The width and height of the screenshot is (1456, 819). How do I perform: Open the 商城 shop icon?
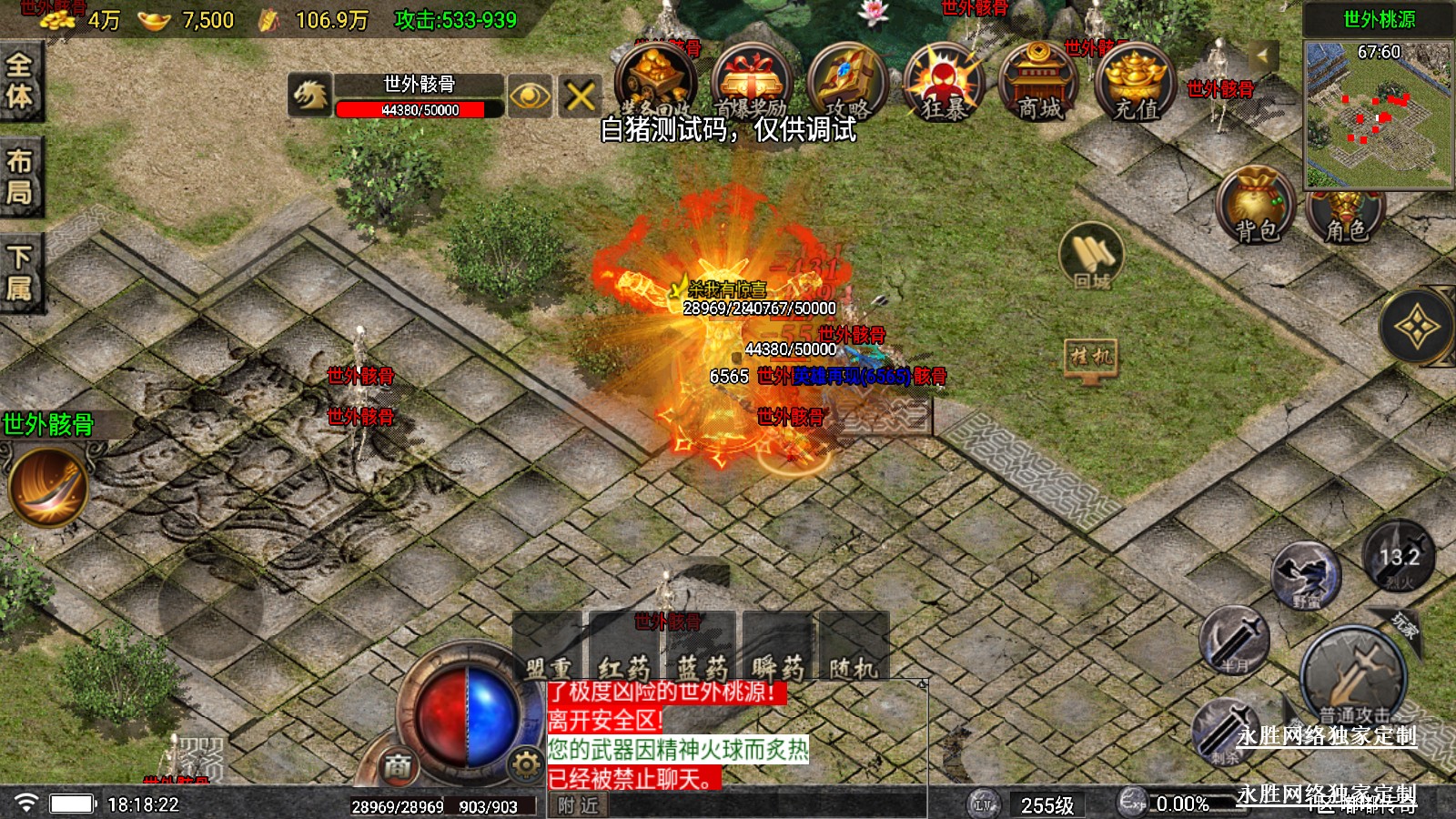[1037, 82]
